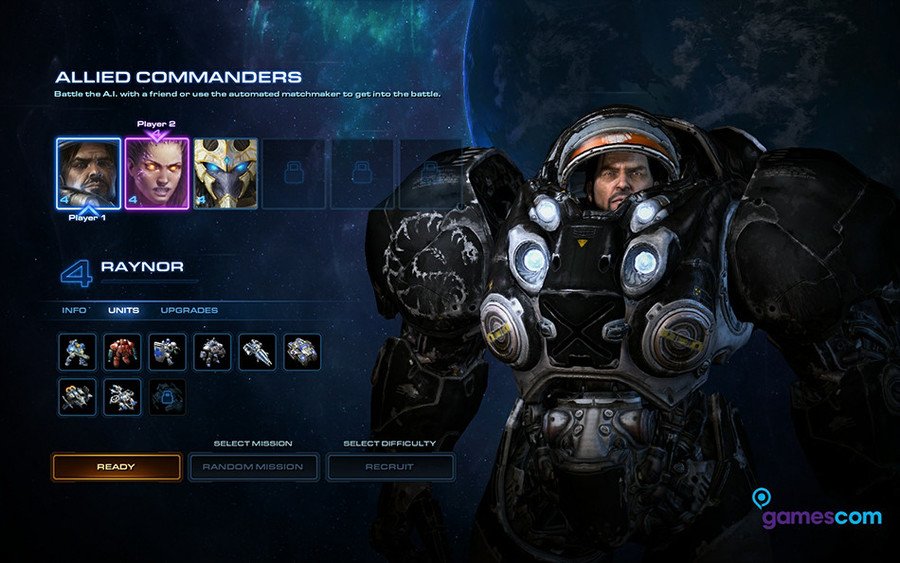This screenshot has height=563, width=900.
Task: Open the Random Mission selector
Action: click(x=253, y=467)
